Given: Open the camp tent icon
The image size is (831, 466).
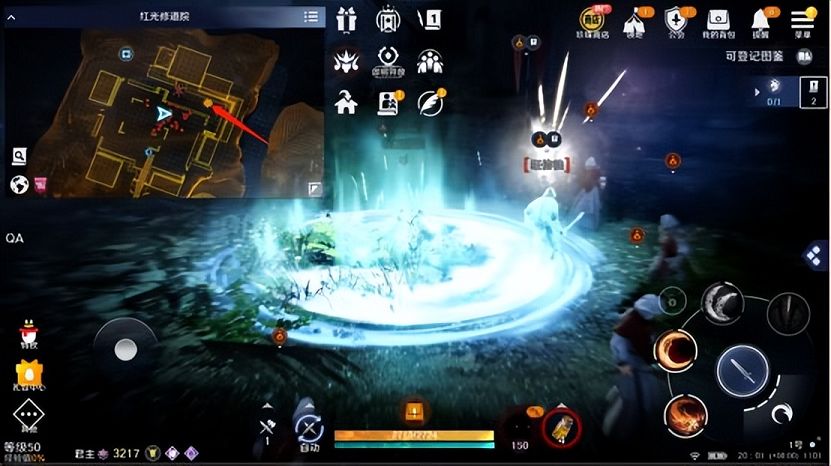Looking at the screenshot, I should click(634, 20).
